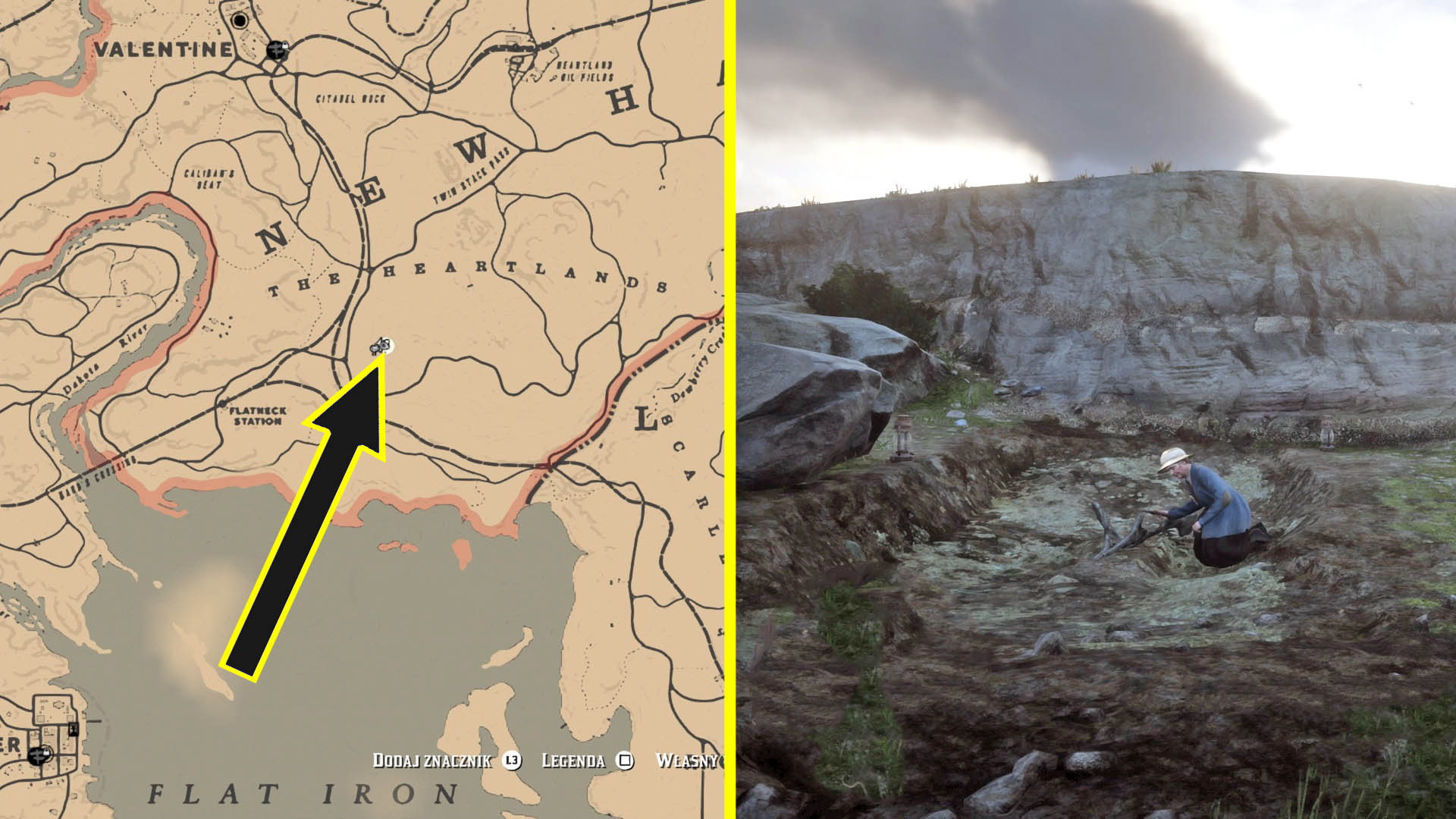This screenshot has width=1456, height=819.
Task: Select the stagecoach icon in Blackwater
Action: pyautogui.click(x=36, y=757)
